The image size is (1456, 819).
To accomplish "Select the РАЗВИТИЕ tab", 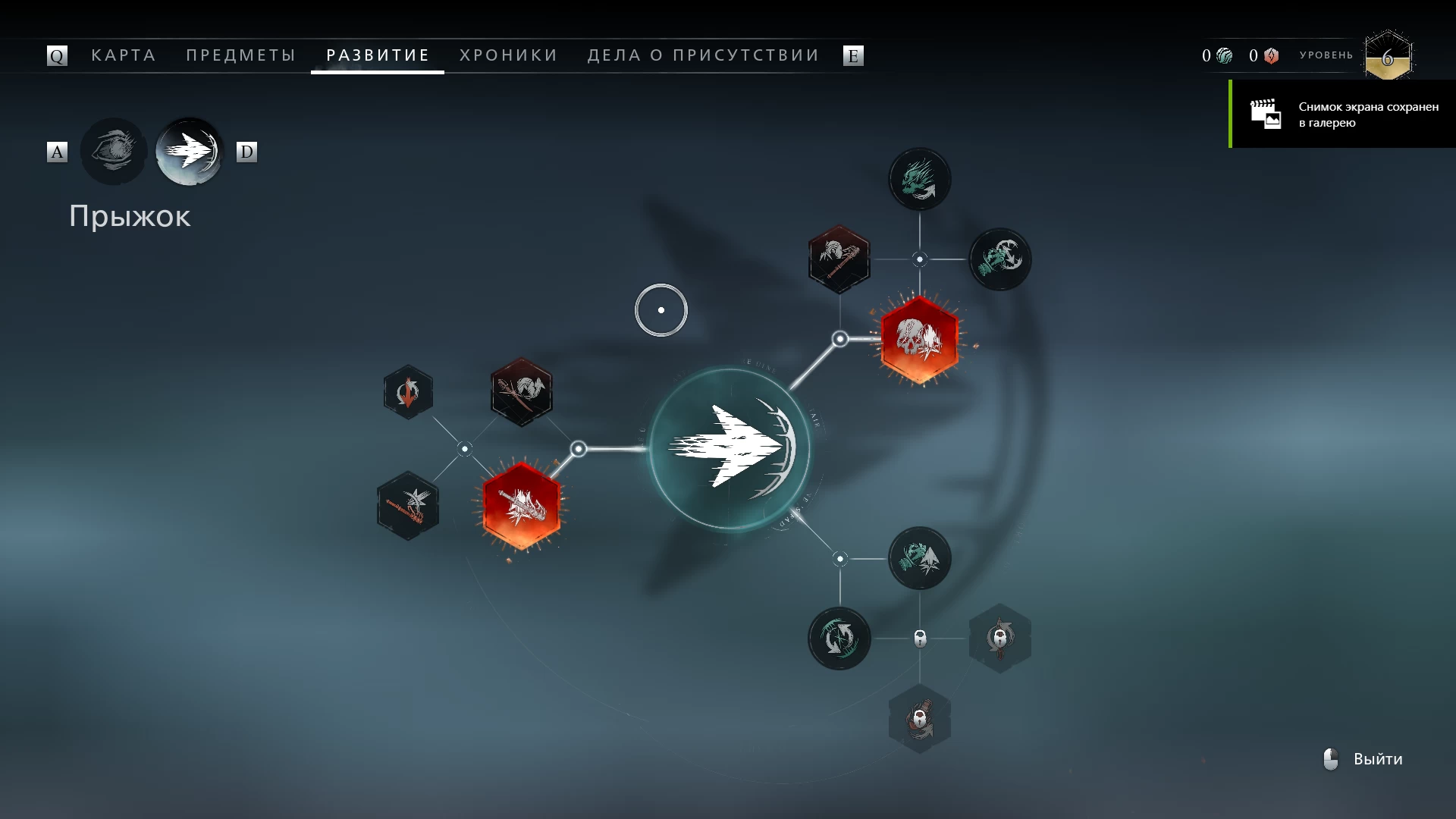I will pos(378,55).
